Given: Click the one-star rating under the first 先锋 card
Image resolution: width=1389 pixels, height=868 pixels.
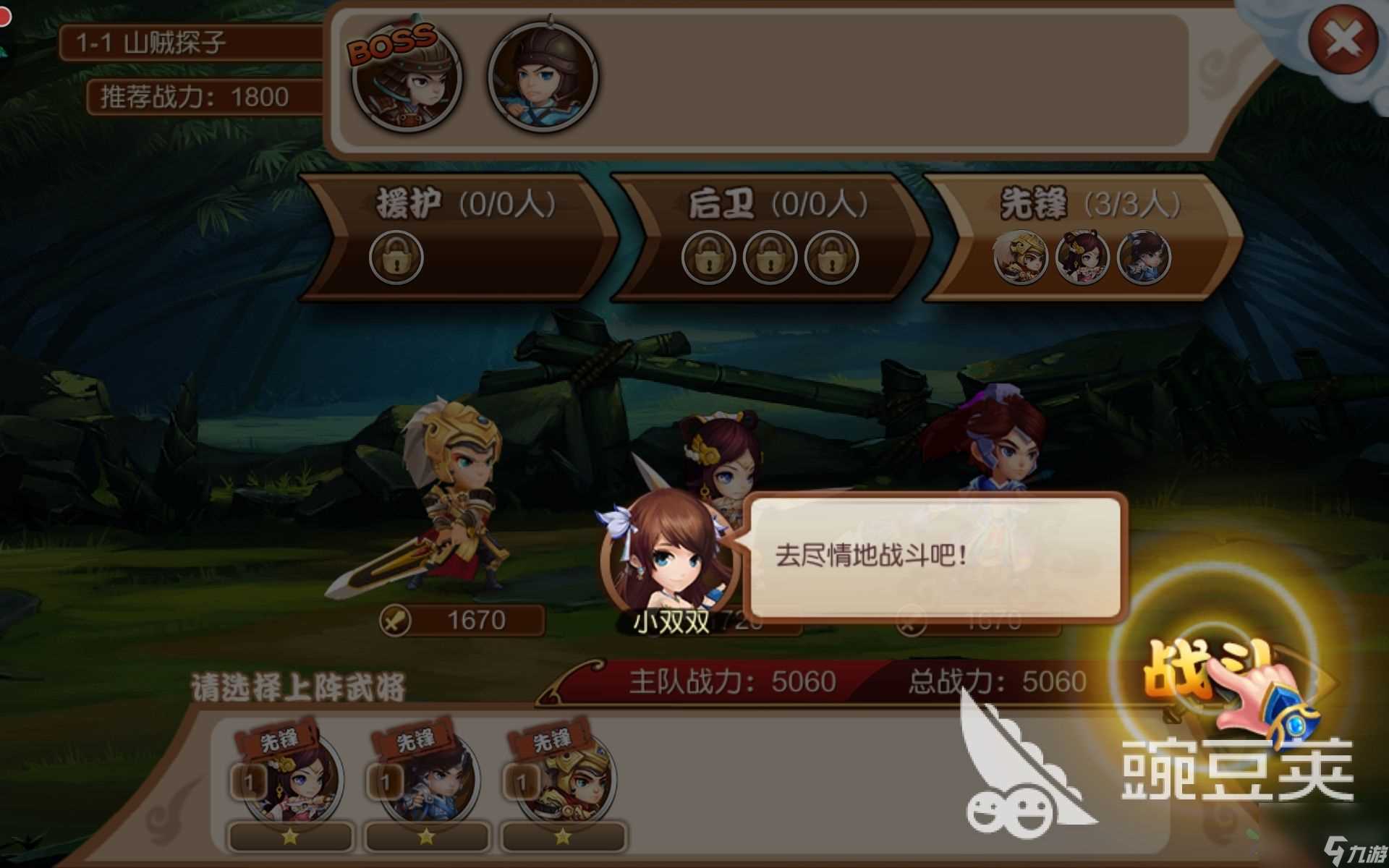Looking at the screenshot, I should click(x=289, y=839).
